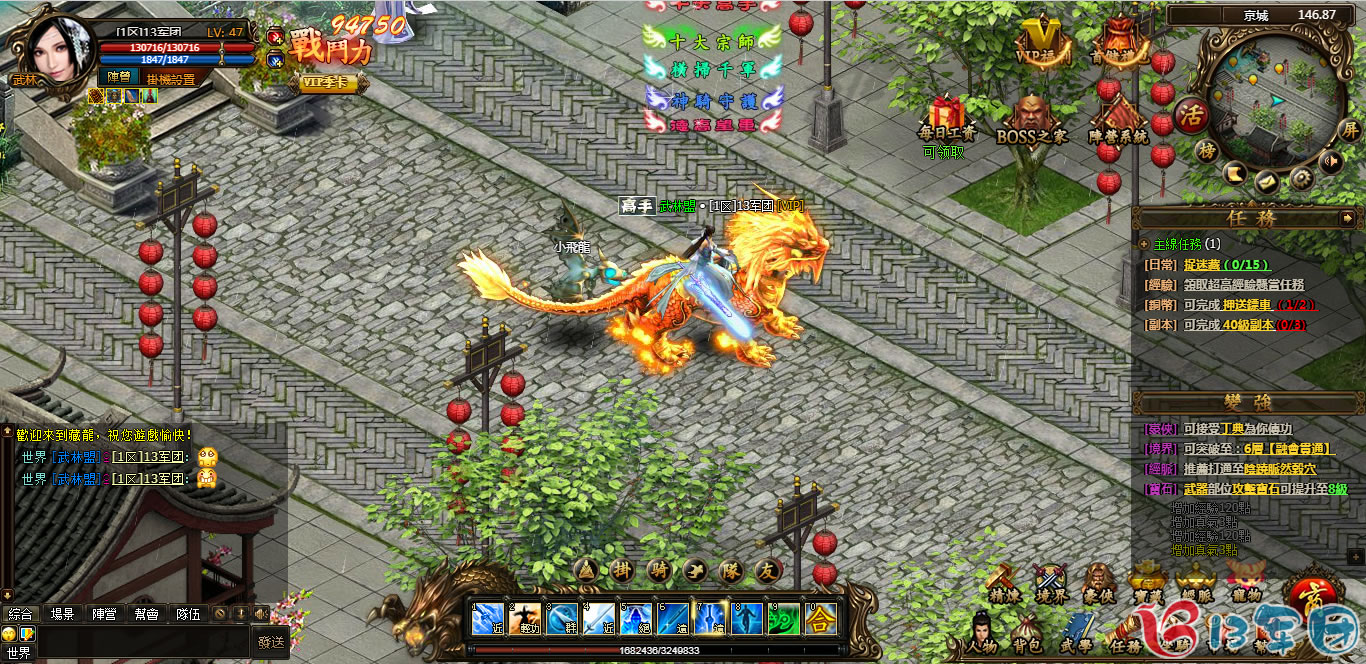Open settings via the gear button
Screen dimensions: 1366x664
(1301, 178)
